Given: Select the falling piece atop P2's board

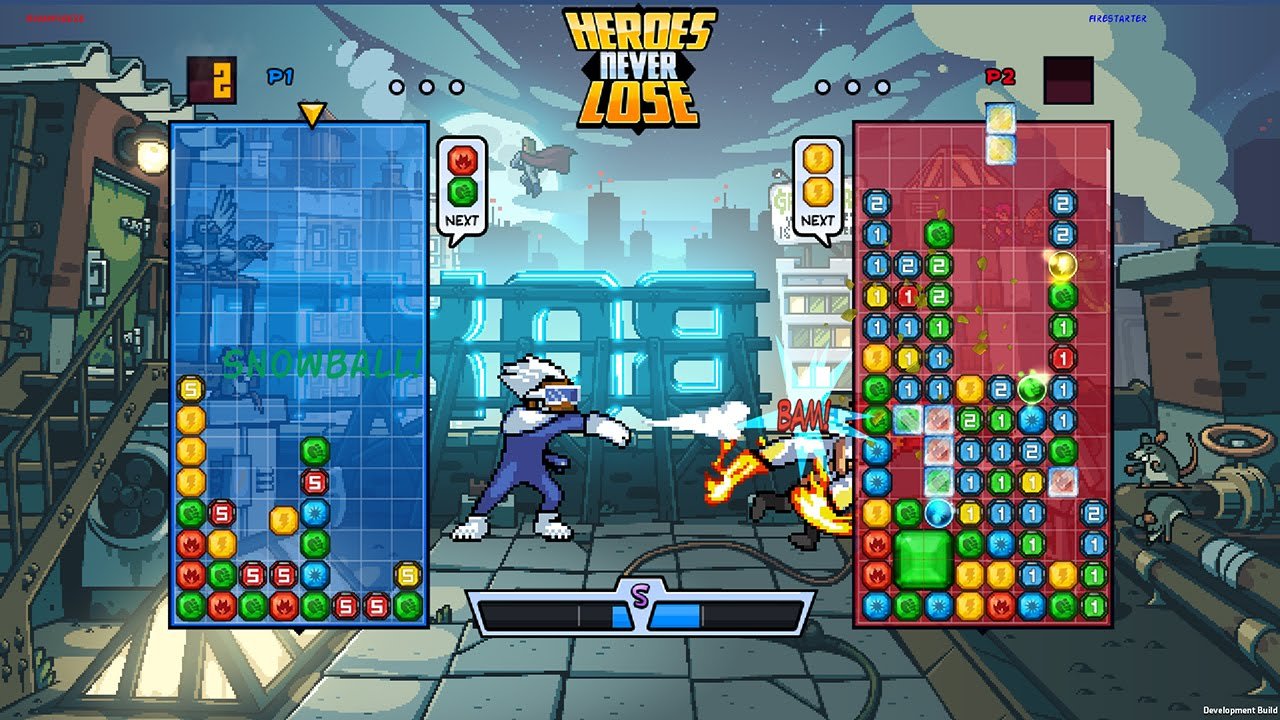Looking at the screenshot, I should pos(1000,134).
